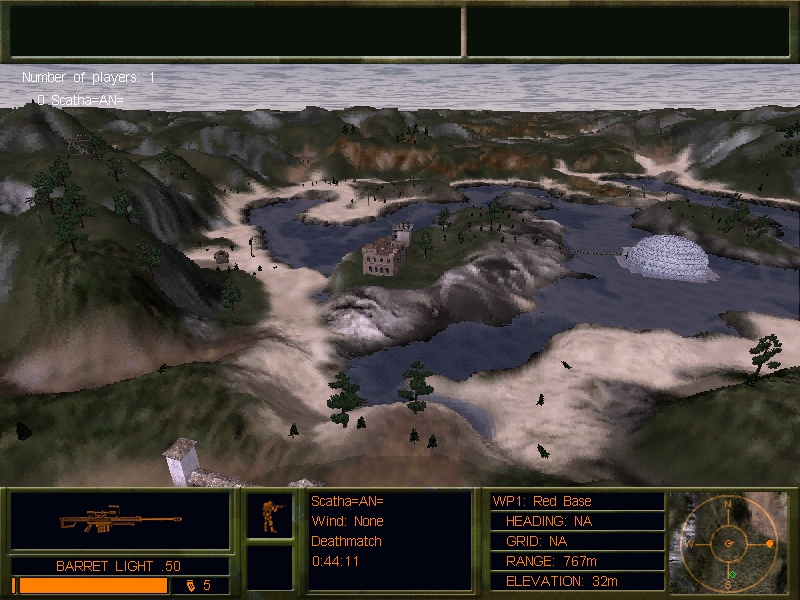Screen dimensions: 800x600
Task: Select the Barret Light .50 rifle icon
Action: (120, 521)
